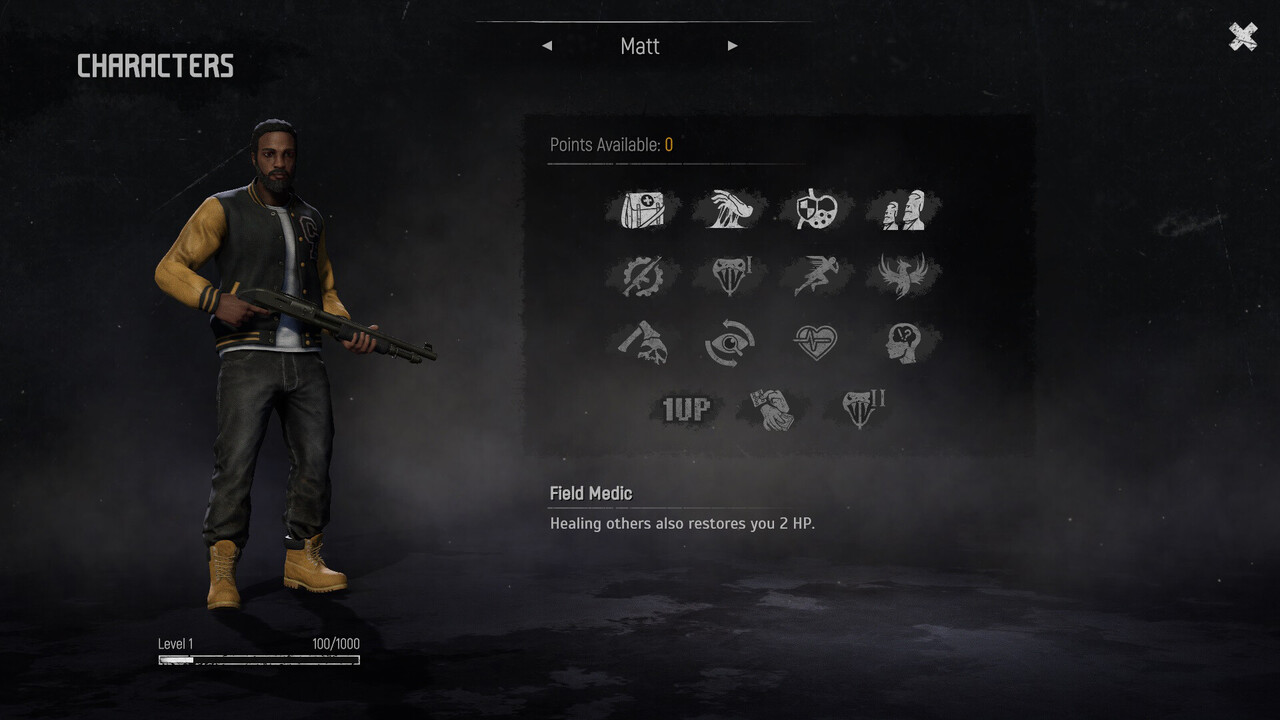Choose the snake fangs tier II skill
Screen dimensions: 1280x720
860,409
